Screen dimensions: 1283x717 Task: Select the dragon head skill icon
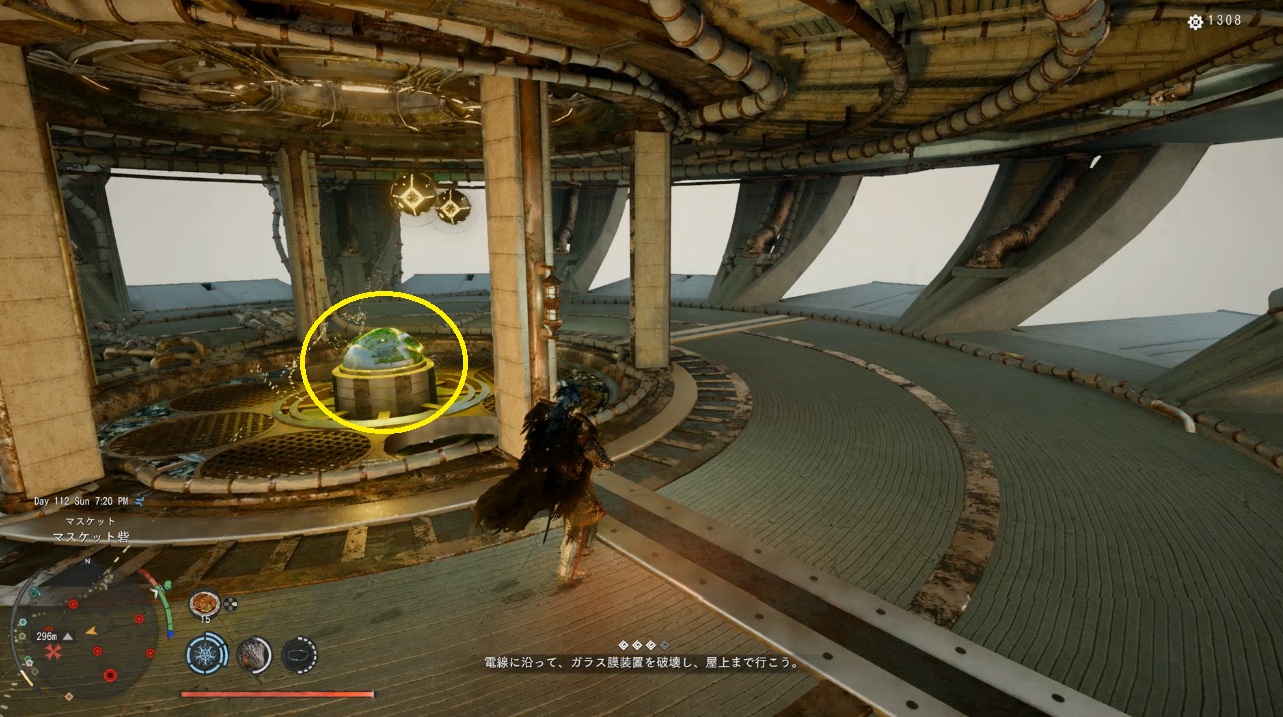coord(253,655)
